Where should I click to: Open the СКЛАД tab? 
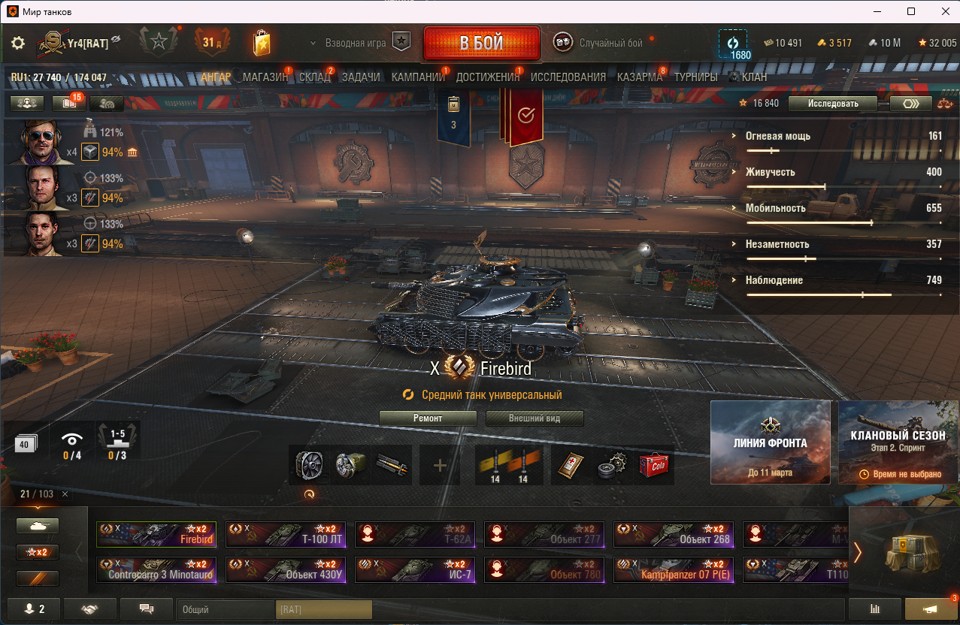[x=315, y=77]
